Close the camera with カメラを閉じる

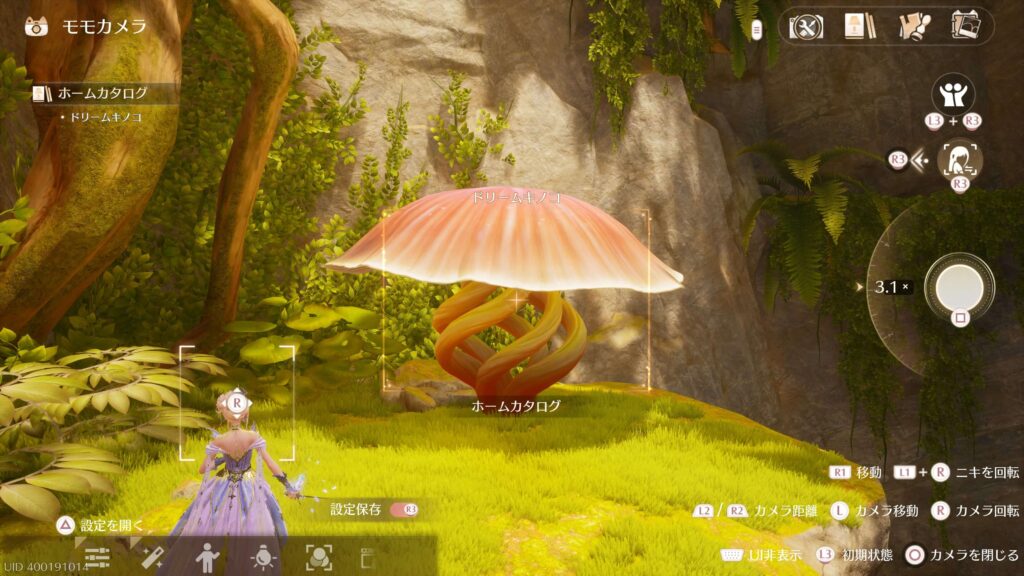coord(914,555)
